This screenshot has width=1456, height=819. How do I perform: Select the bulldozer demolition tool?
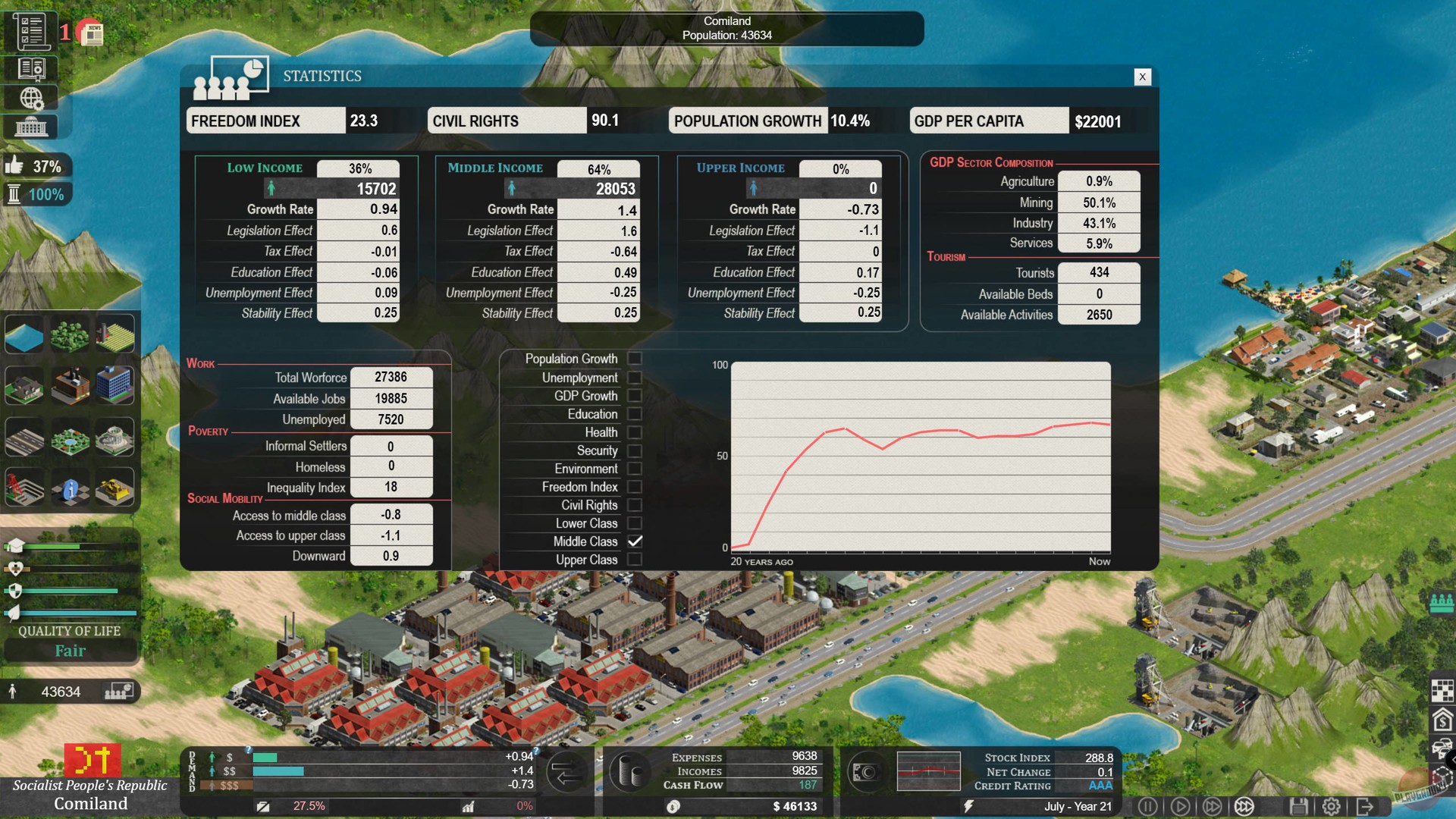[115, 489]
